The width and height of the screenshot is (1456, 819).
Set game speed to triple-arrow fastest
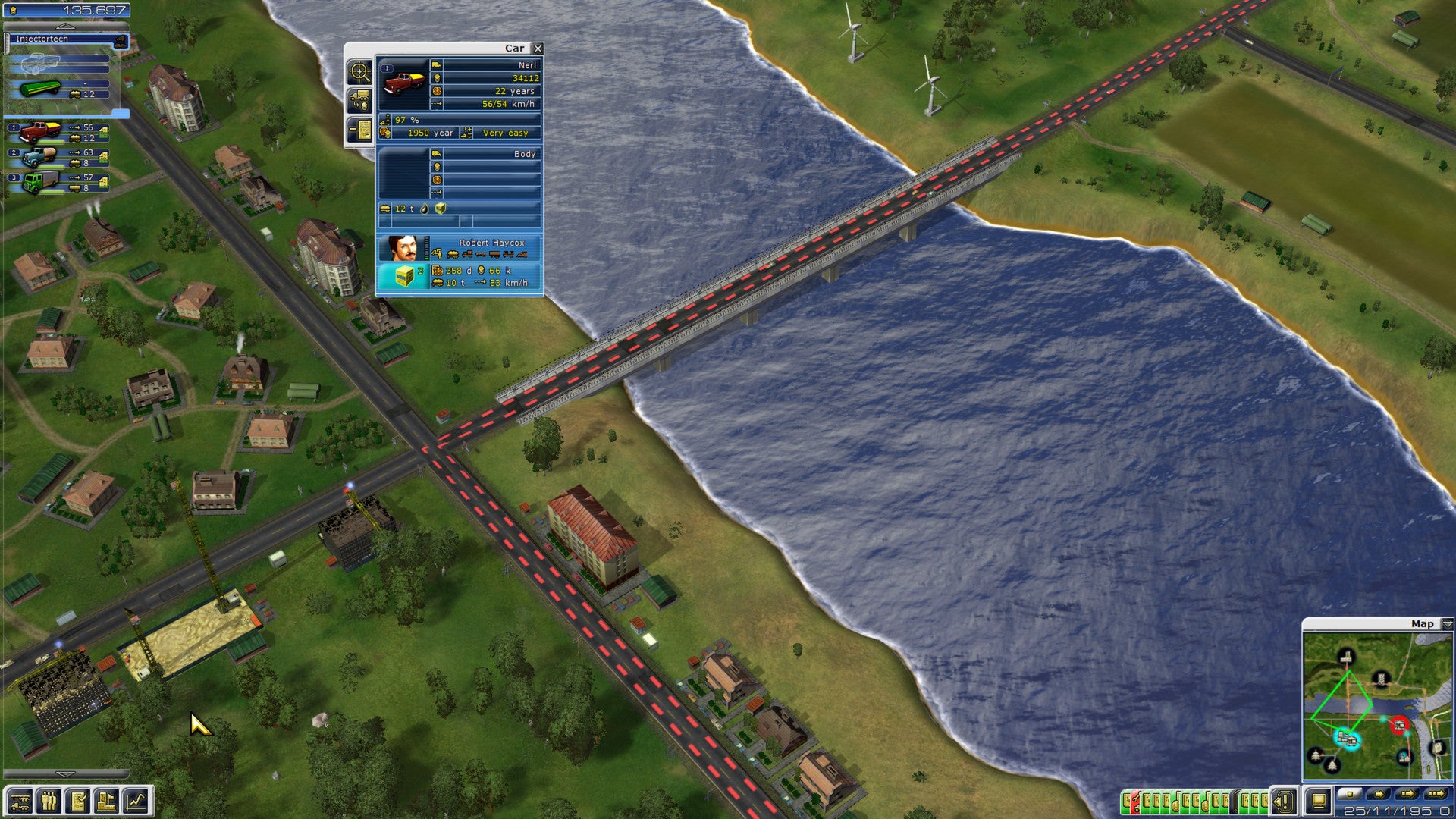point(1436,794)
